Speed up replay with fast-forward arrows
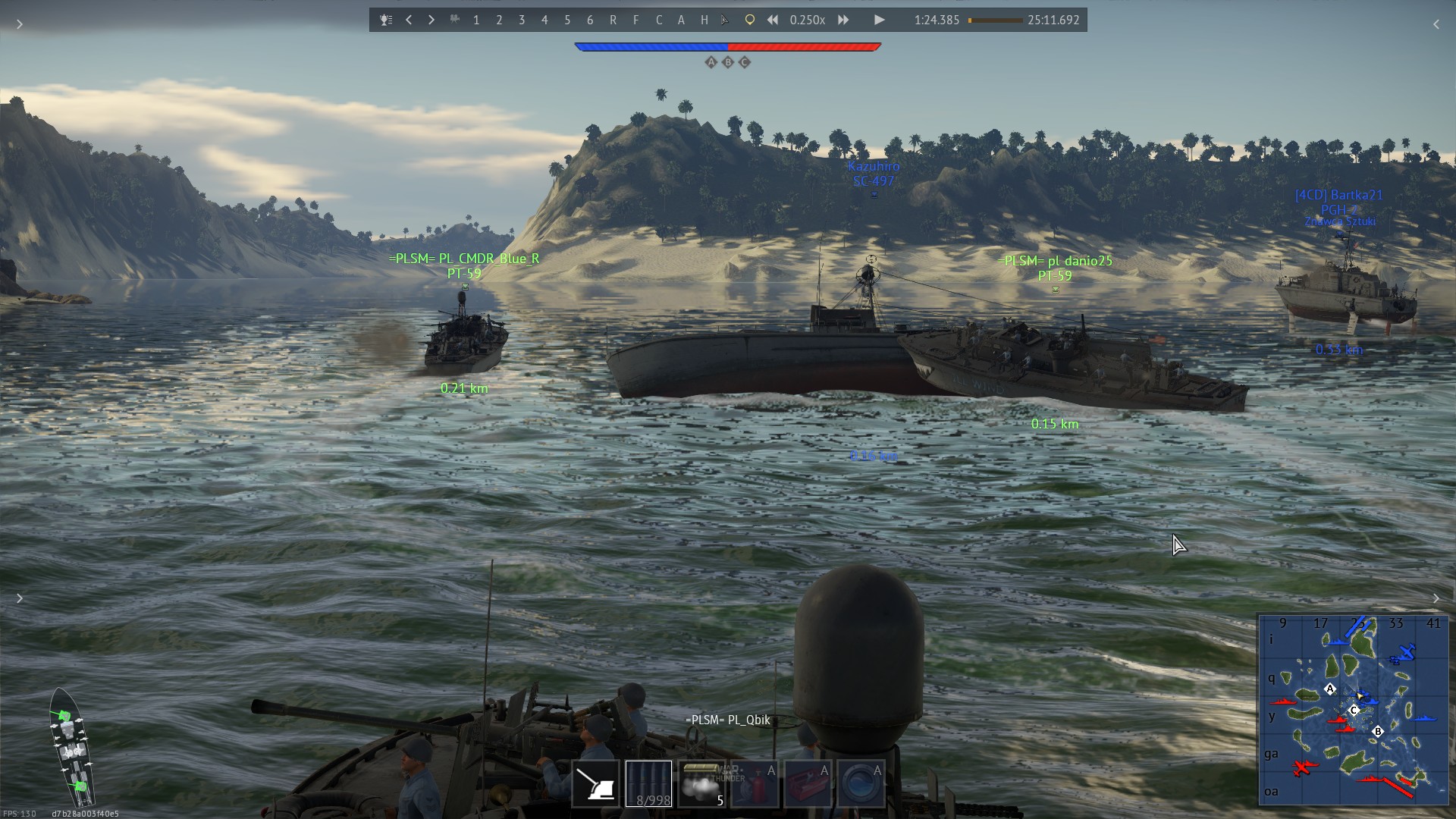This screenshot has height=819, width=1456. coord(843,20)
